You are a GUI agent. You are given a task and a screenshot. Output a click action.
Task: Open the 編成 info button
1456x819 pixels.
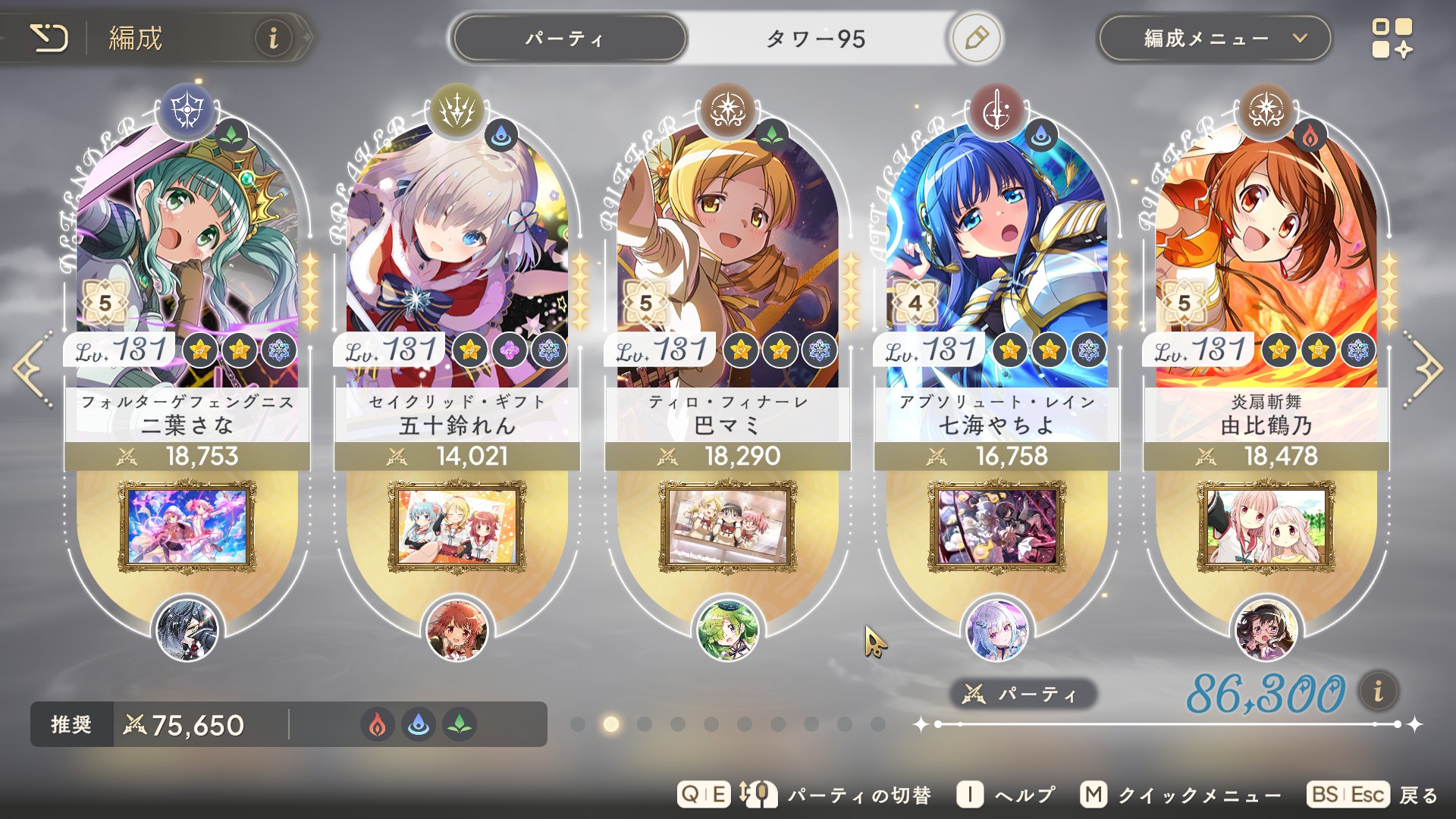click(273, 38)
